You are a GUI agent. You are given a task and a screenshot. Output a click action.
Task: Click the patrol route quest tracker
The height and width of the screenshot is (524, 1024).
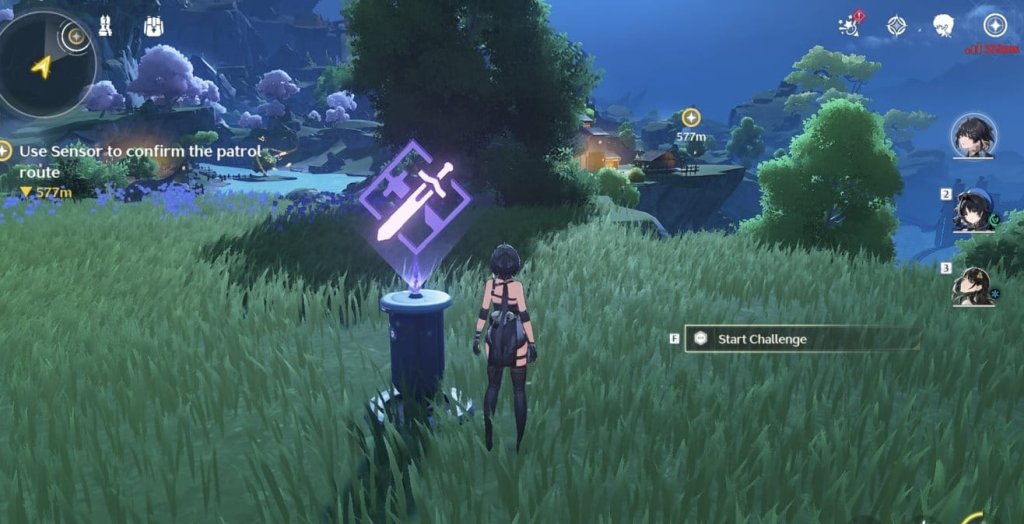tap(135, 161)
